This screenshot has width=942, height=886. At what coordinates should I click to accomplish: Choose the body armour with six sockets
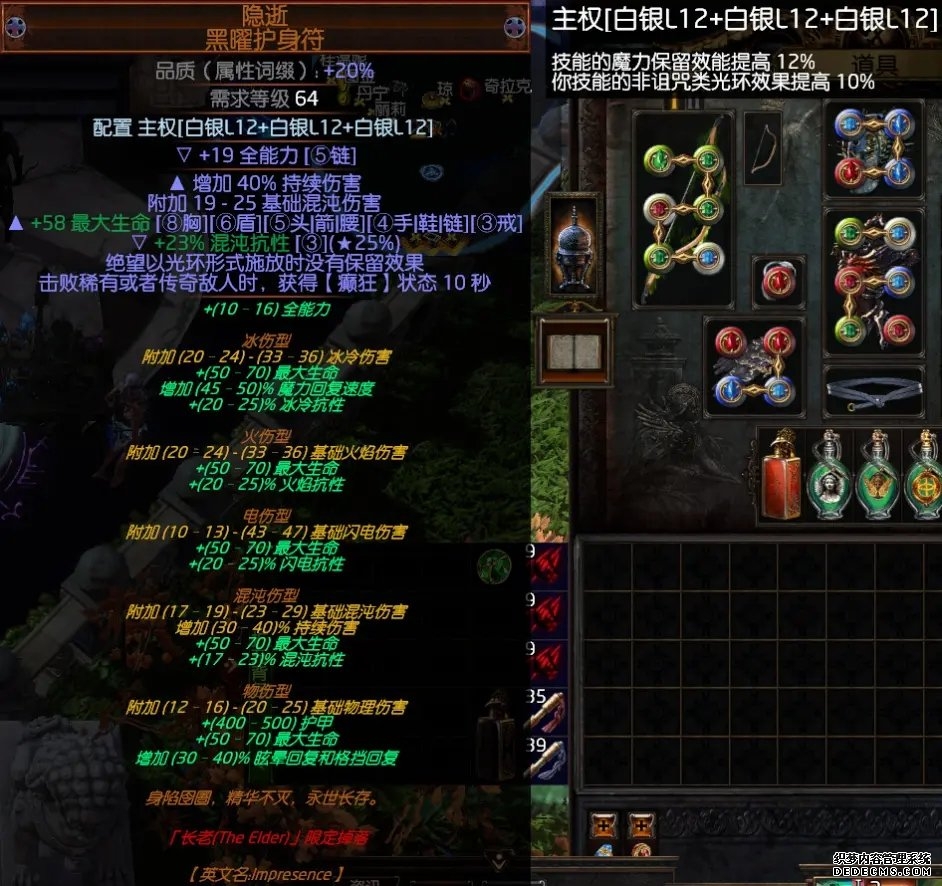[x=875, y=282]
